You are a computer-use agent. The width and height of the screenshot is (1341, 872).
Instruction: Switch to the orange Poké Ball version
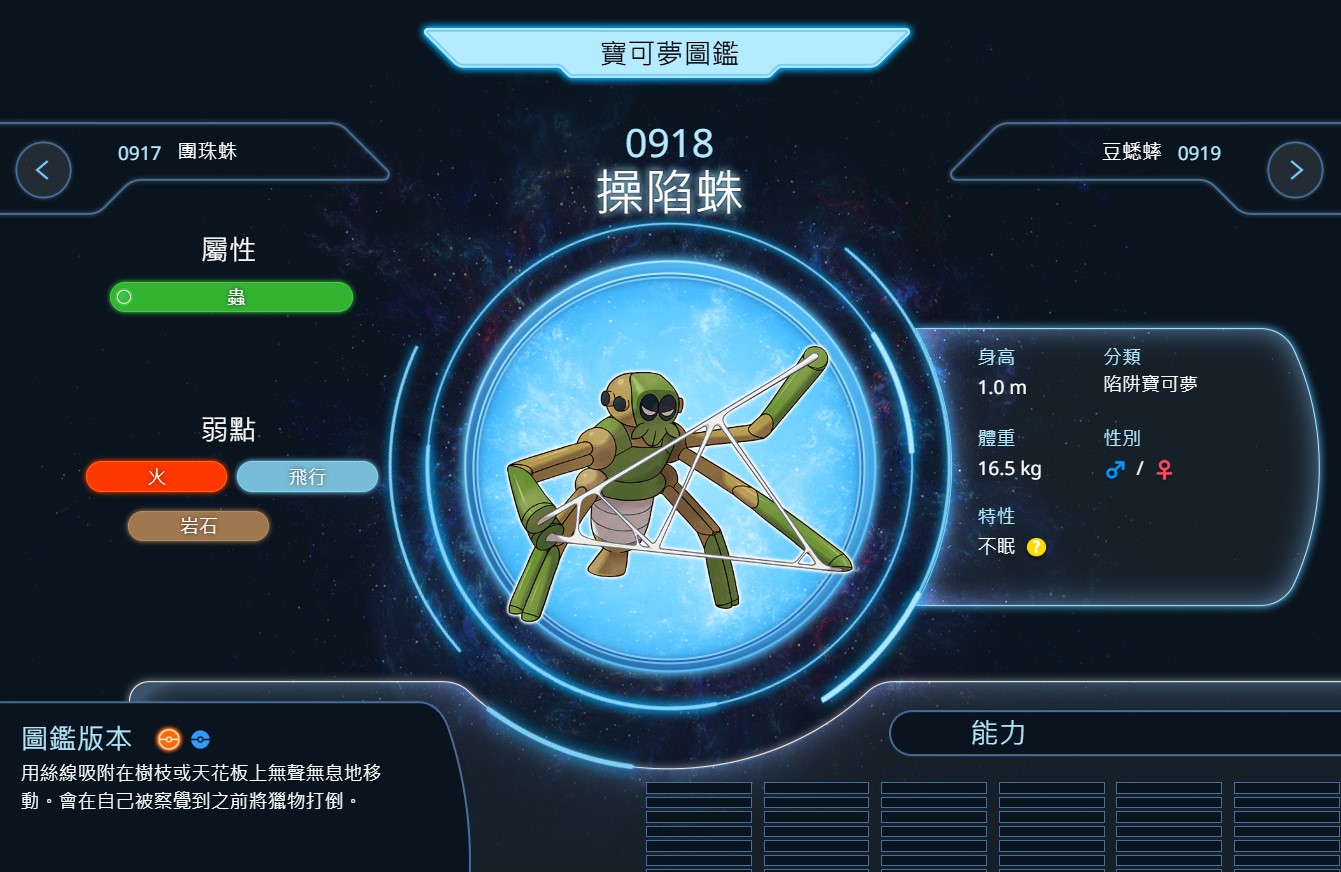(169, 739)
